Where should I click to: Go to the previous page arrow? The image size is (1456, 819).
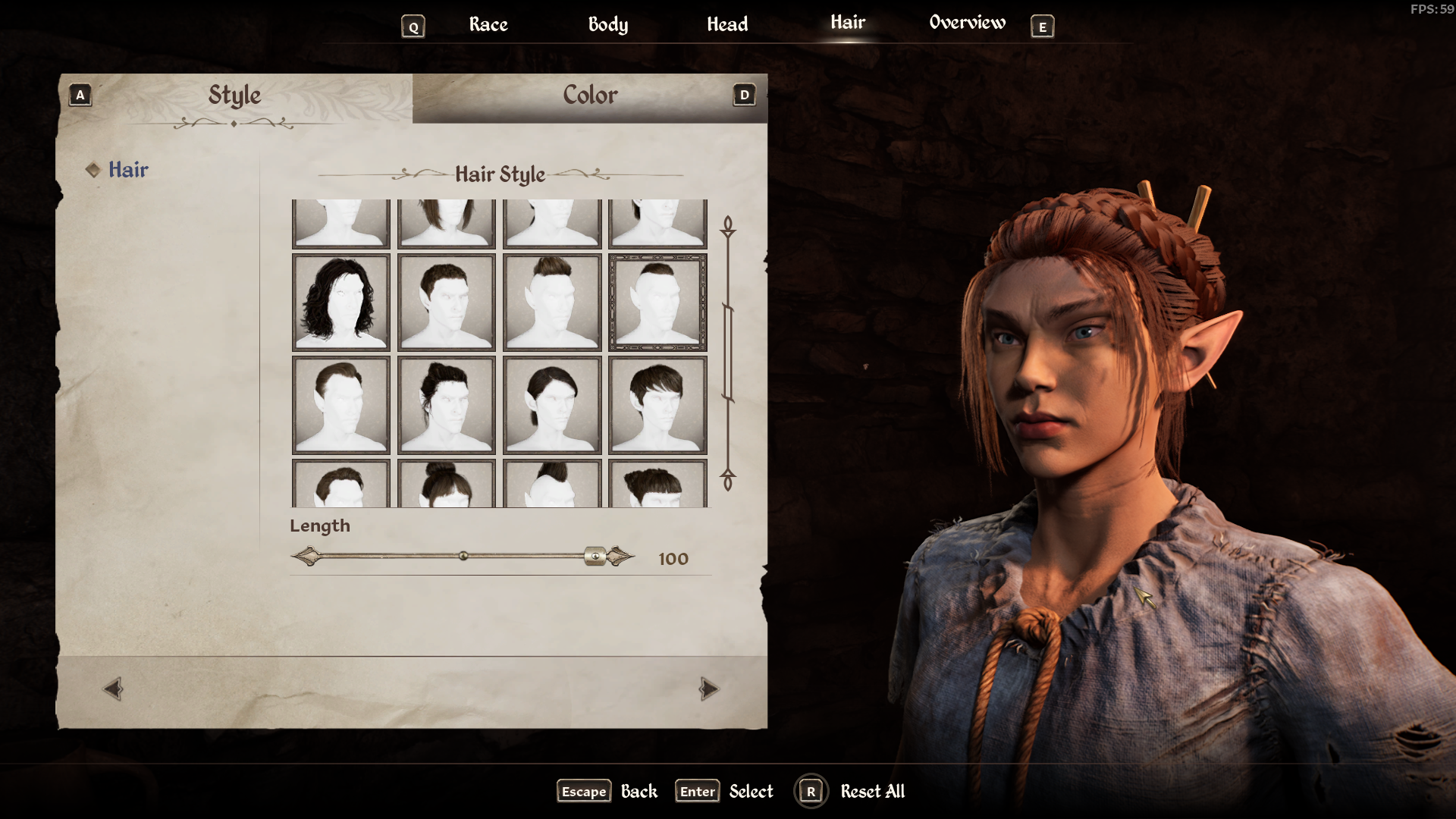tap(113, 689)
